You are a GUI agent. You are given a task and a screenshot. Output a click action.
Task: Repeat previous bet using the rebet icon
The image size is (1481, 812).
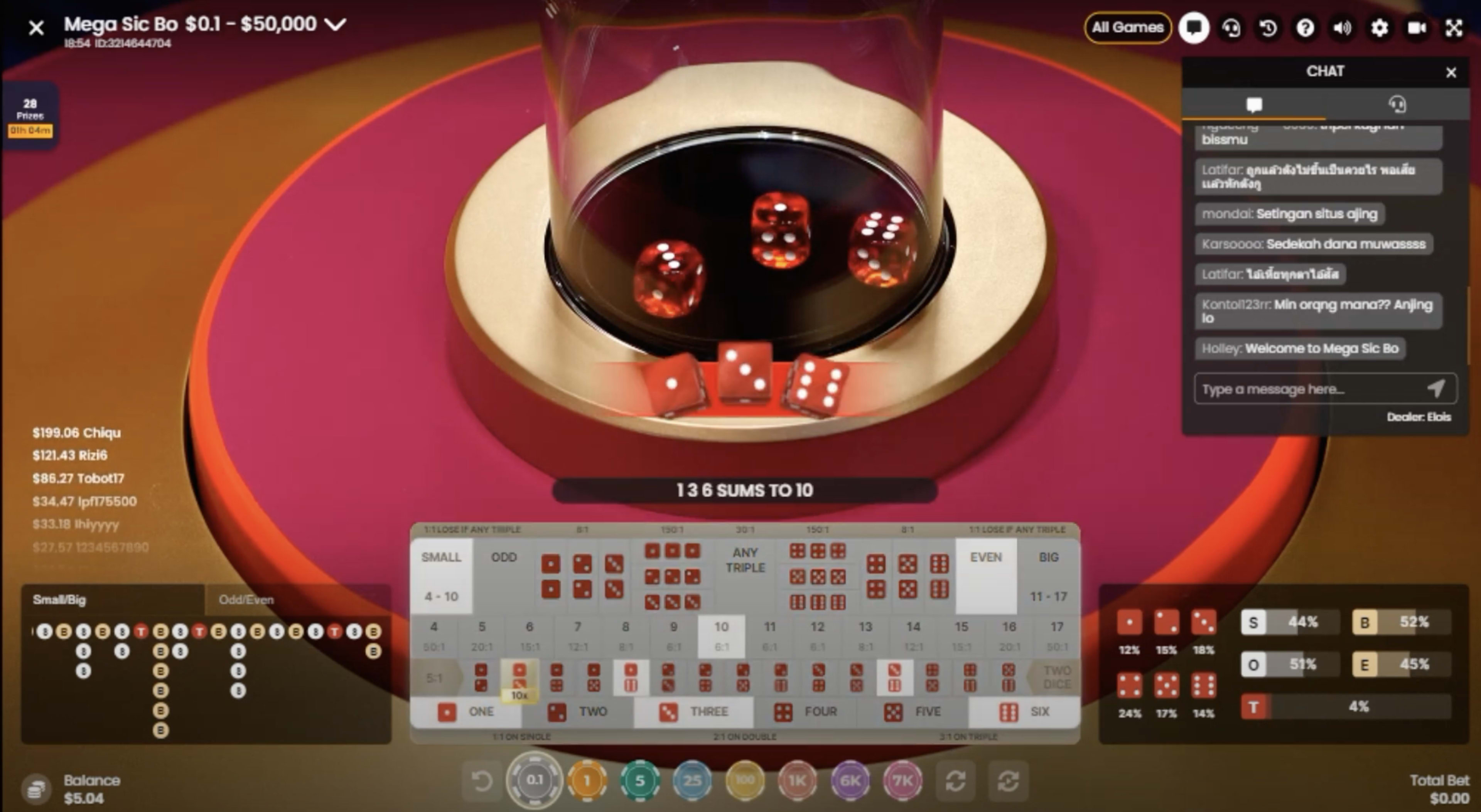(x=955, y=780)
